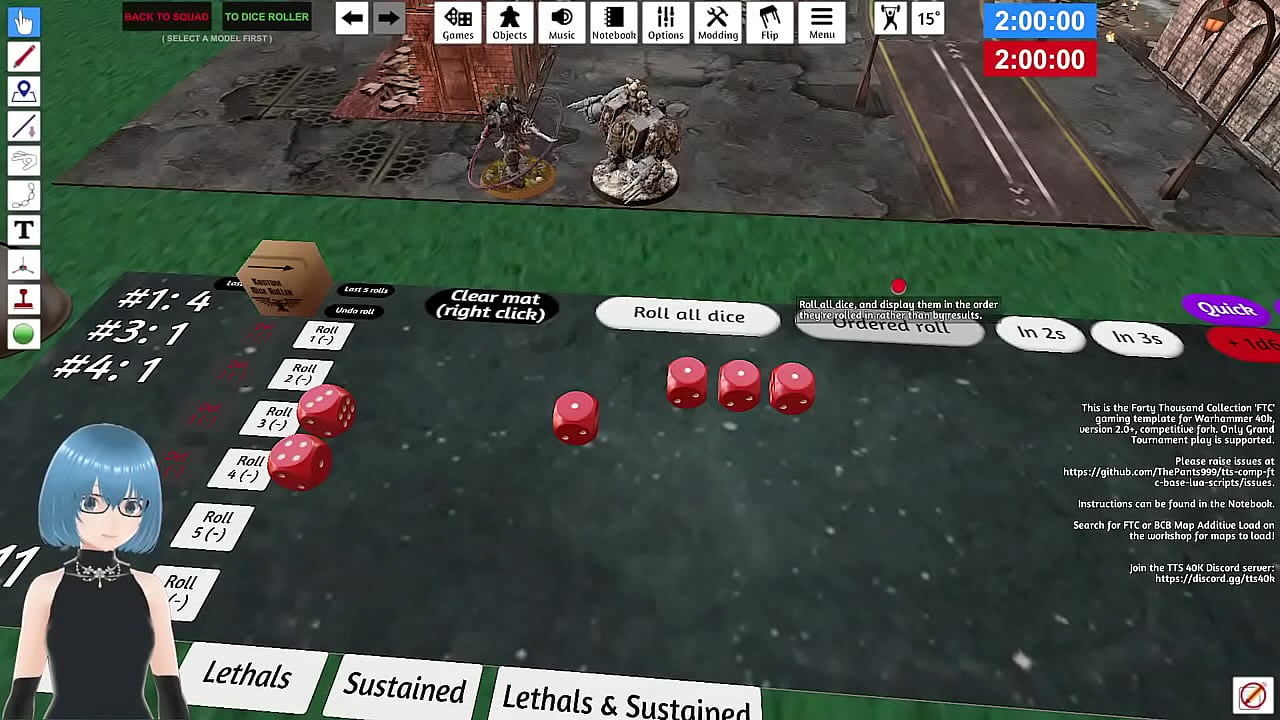Open the Games browser
The image size is (1280, 720).
click(458, 22)
